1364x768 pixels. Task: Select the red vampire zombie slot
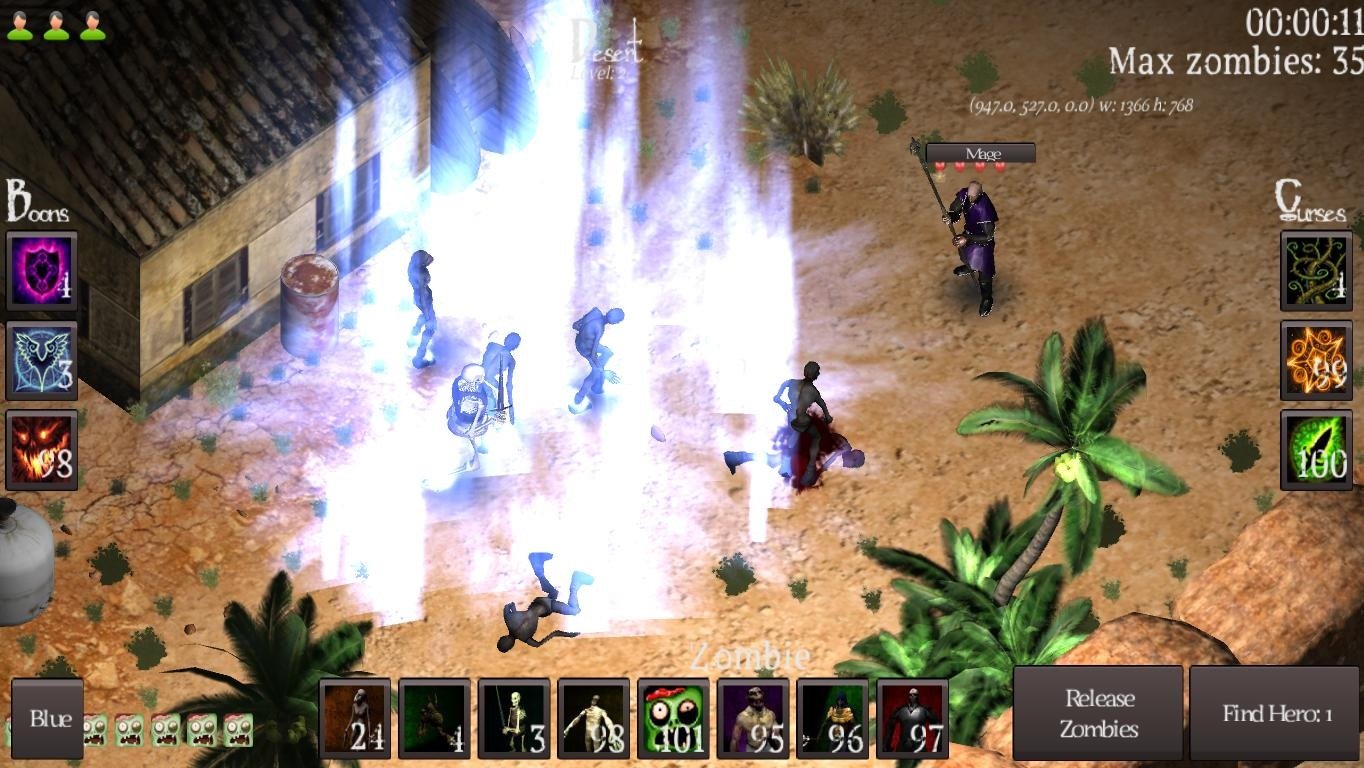click(x=912, y=717)
